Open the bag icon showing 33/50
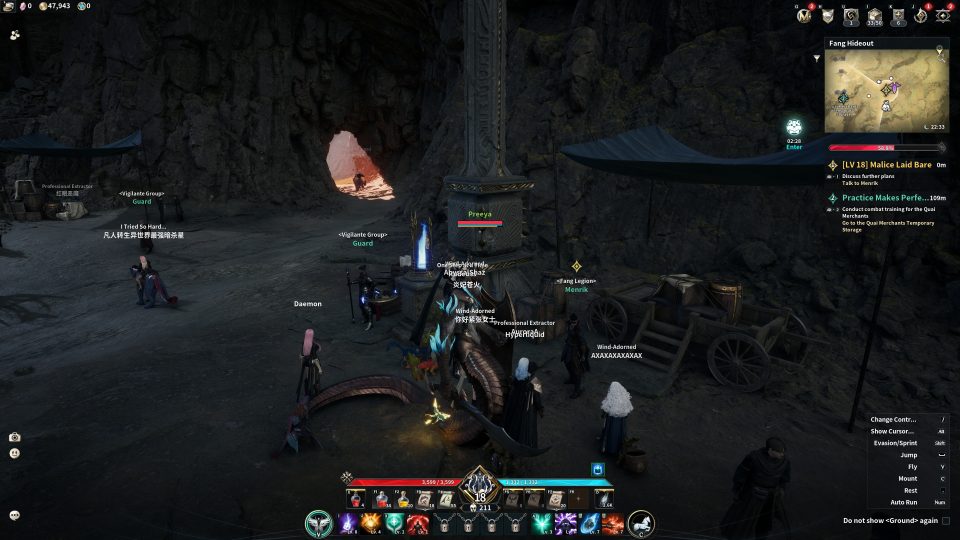Viewport: 960px width, 540px height. coord(875,15)
